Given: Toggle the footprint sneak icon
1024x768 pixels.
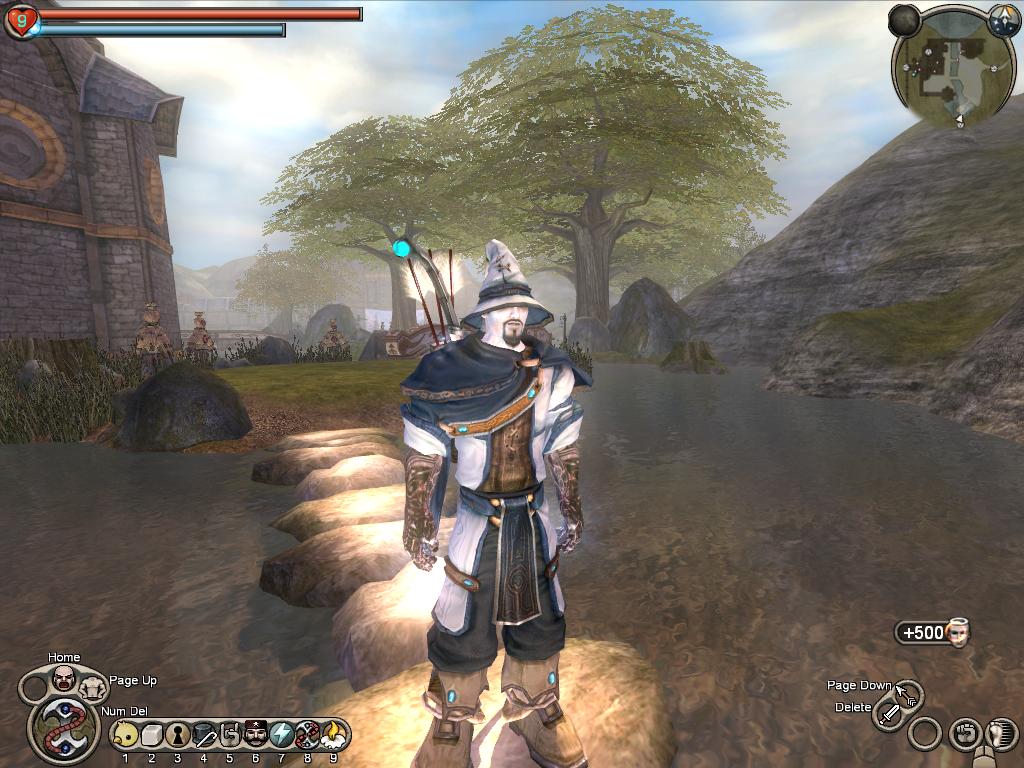Looking at the screenshot, I should coord(1001,734).
